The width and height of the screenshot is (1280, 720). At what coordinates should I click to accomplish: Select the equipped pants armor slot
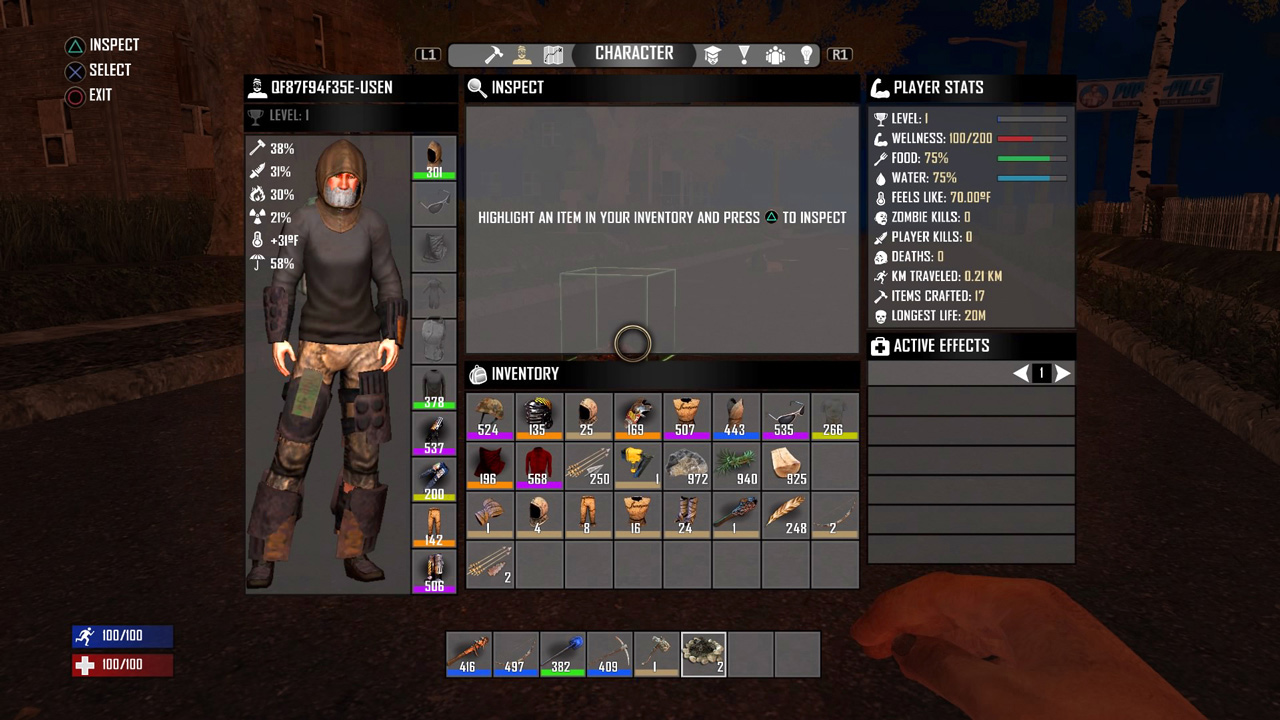click(434, 521)
